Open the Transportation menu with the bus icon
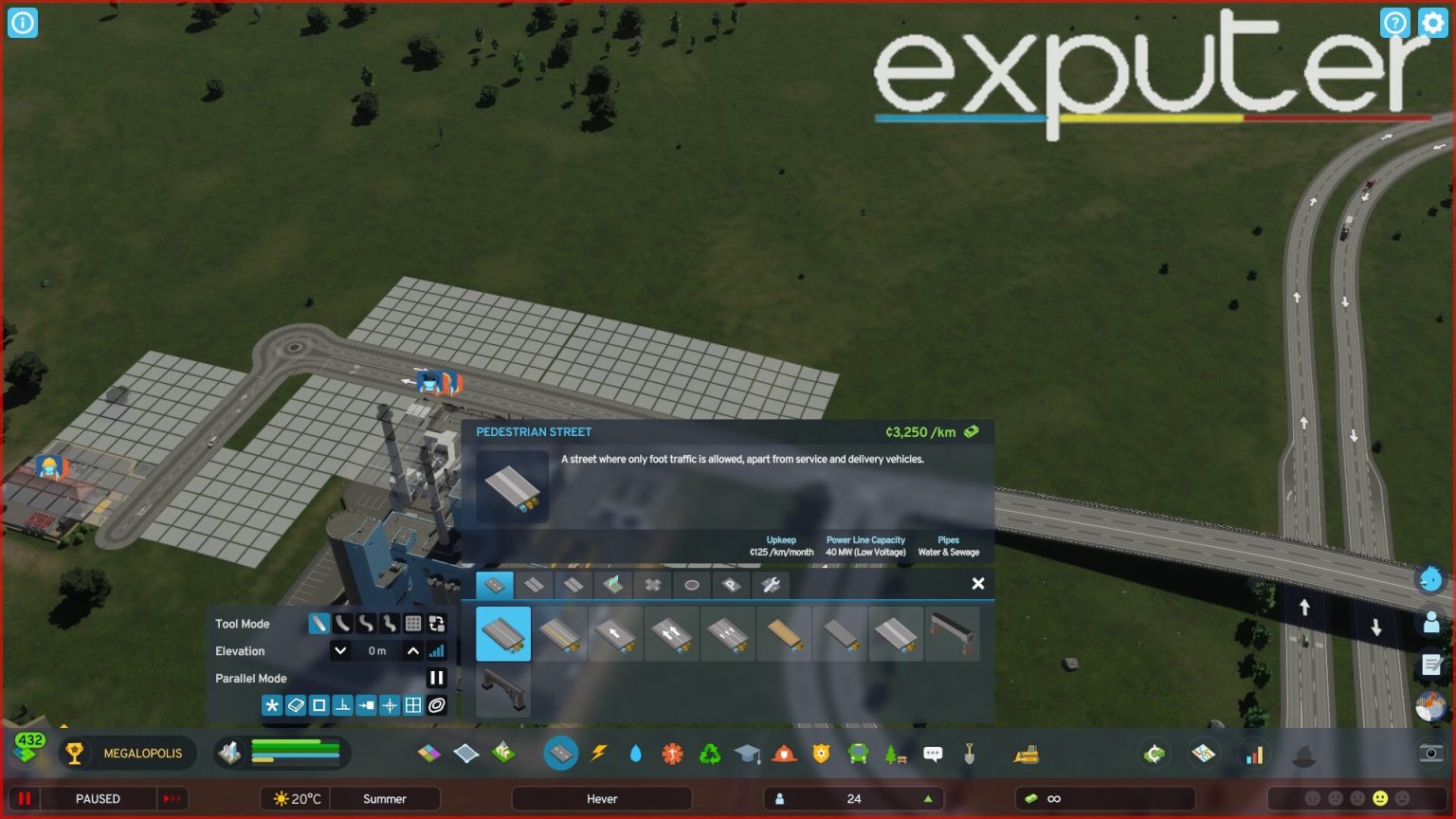This screenshot has width=1456, height=819. (x=858, y=754)
